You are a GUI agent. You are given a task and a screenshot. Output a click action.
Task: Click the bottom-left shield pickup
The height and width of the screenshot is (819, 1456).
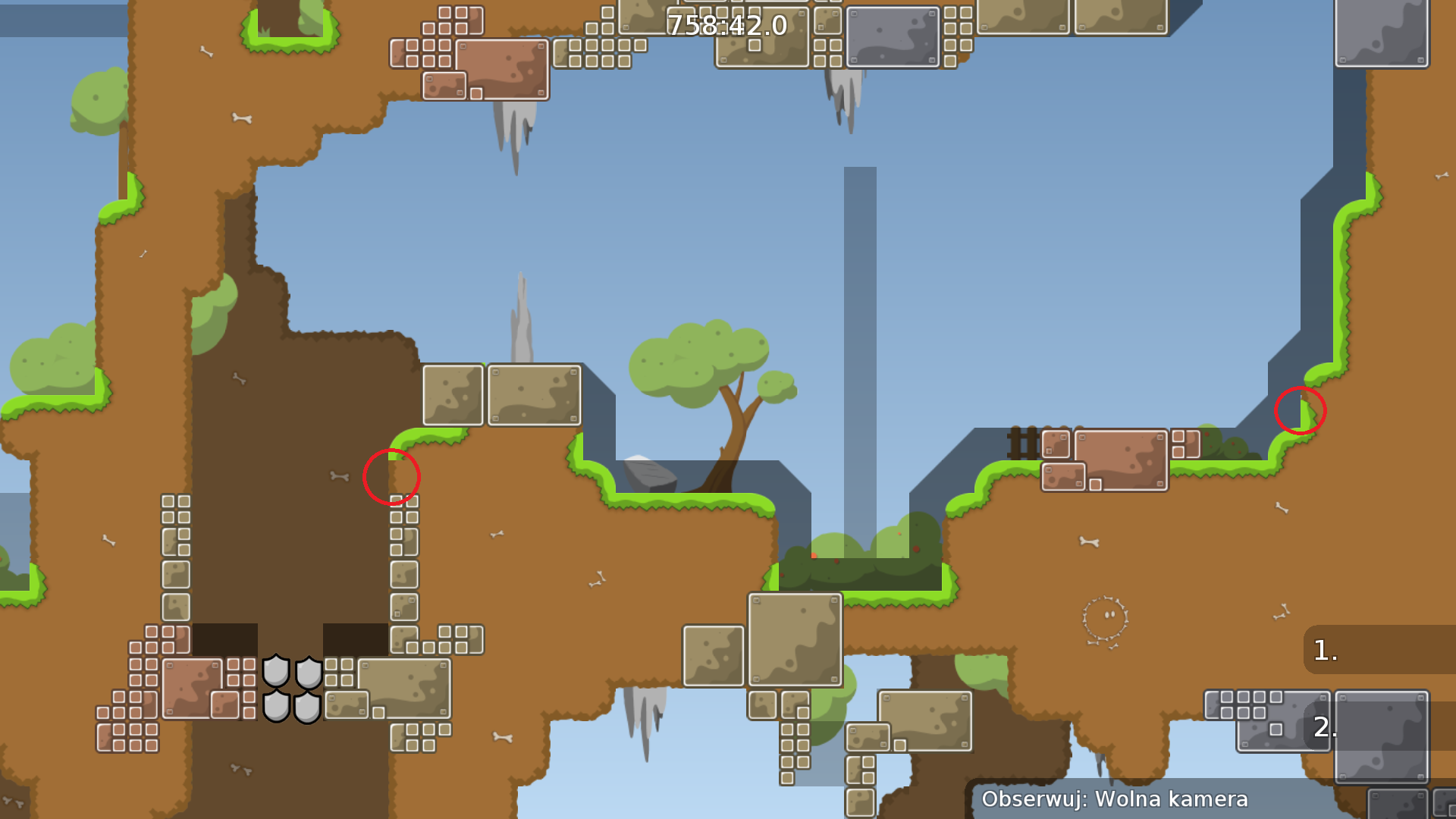278,707
